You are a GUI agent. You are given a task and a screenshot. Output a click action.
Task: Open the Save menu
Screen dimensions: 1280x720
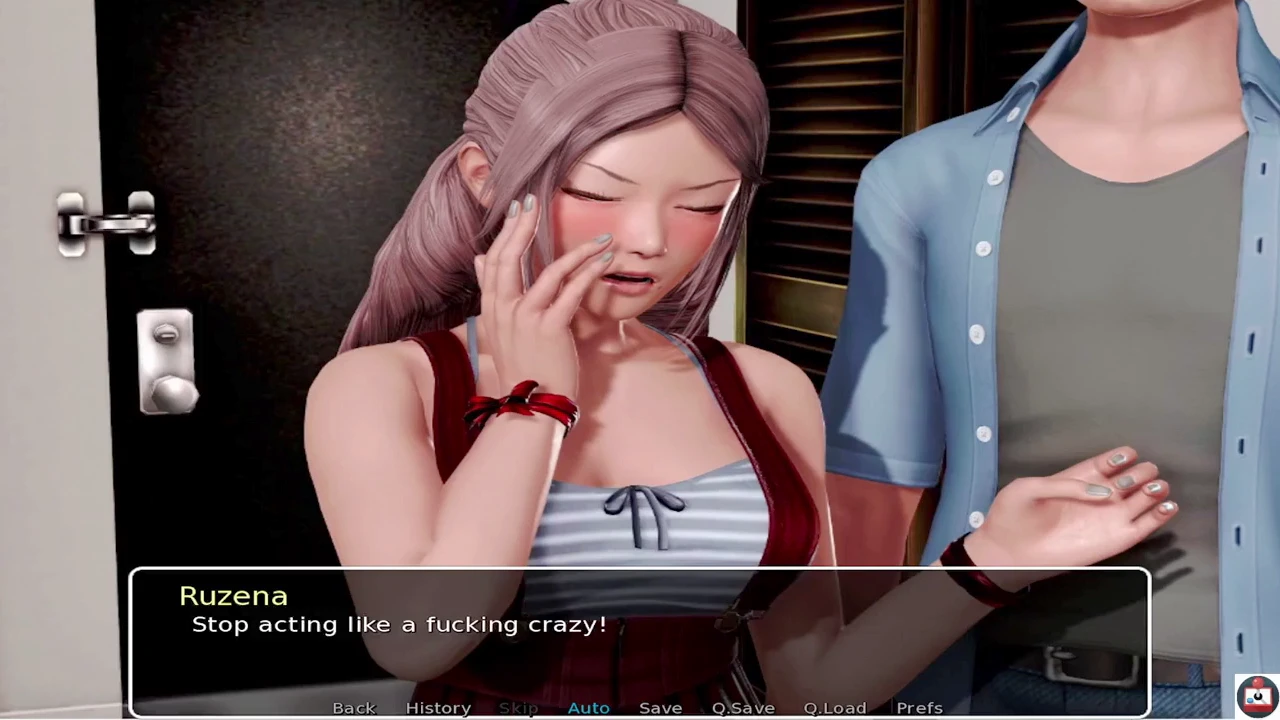point(660,708)
